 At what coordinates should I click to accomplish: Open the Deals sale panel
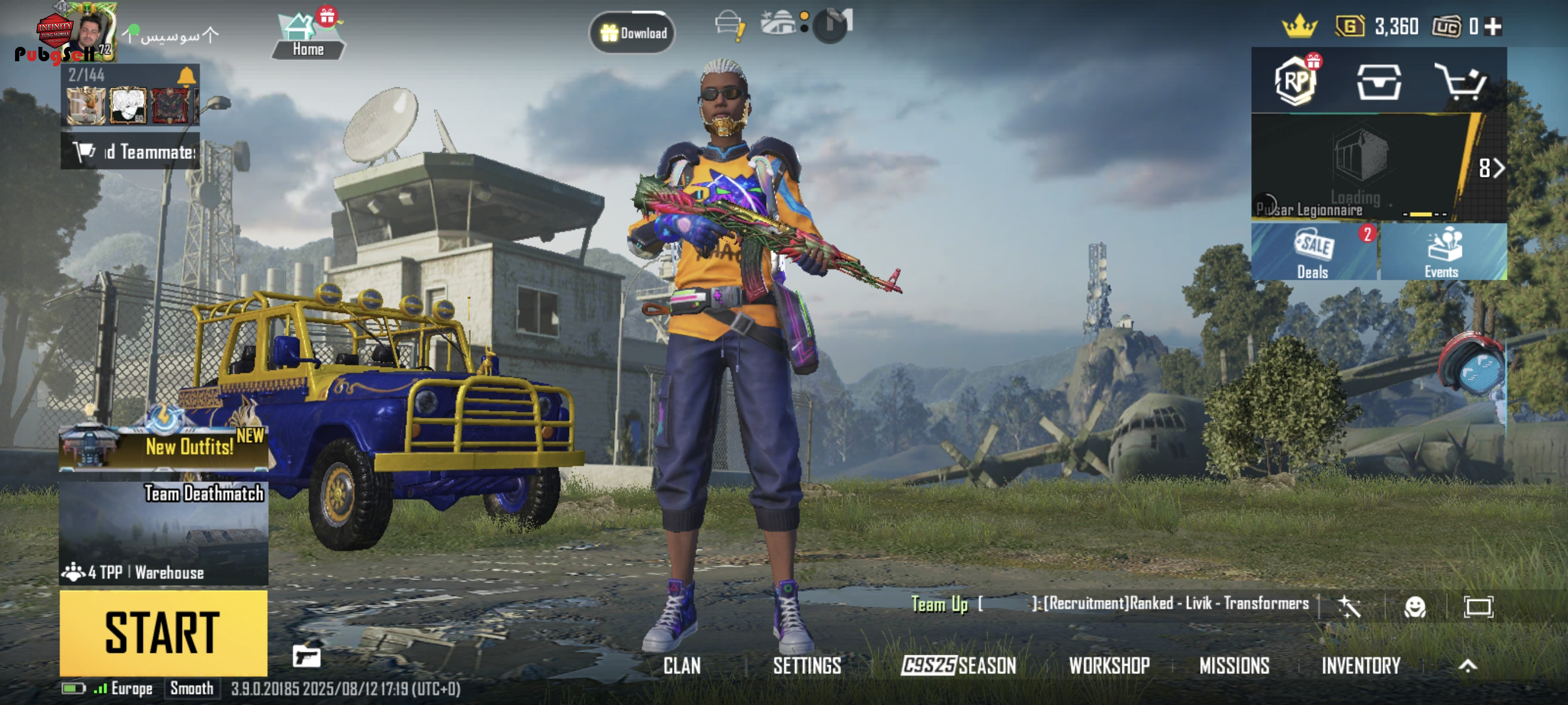pos(1314,253)
